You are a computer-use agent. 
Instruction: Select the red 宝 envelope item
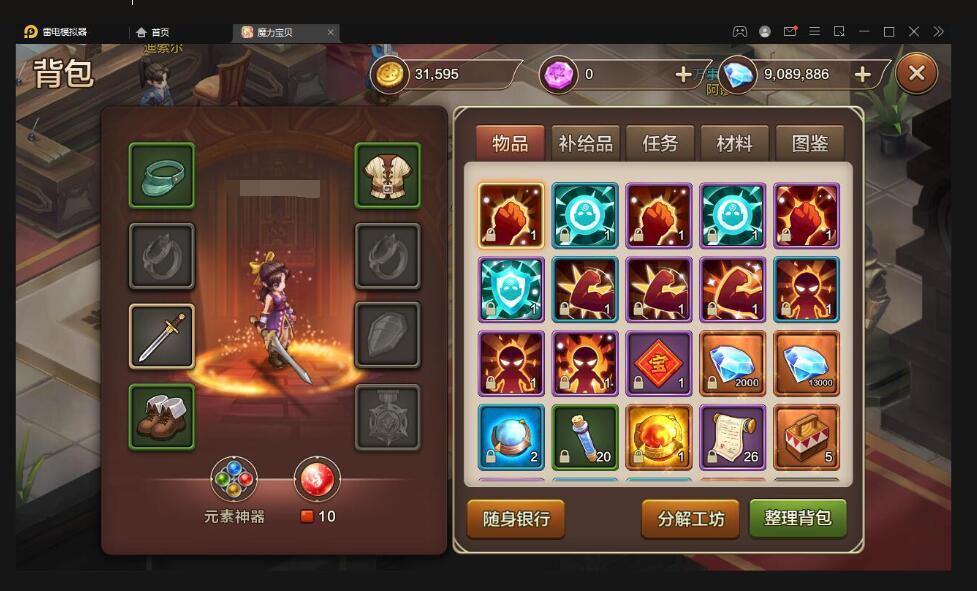[659, 364]
